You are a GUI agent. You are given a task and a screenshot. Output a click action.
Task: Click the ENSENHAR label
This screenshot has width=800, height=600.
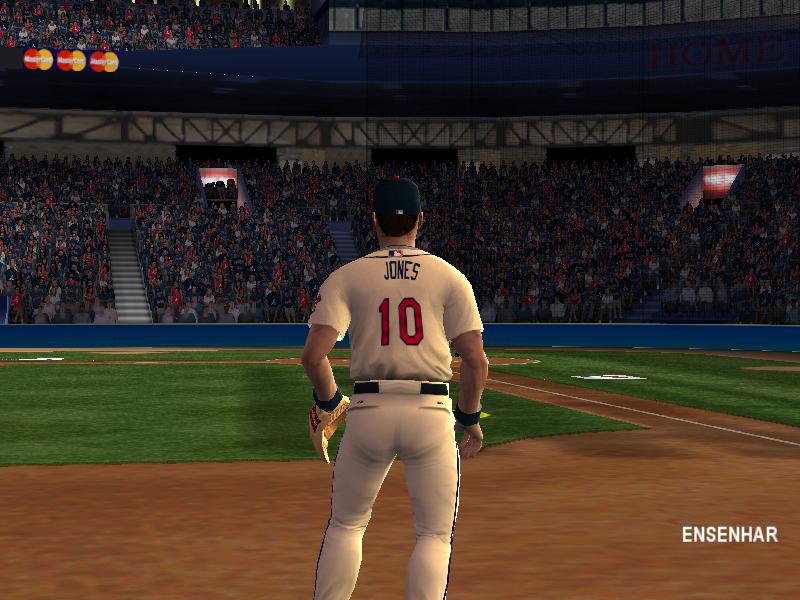(x=729, y=534)
